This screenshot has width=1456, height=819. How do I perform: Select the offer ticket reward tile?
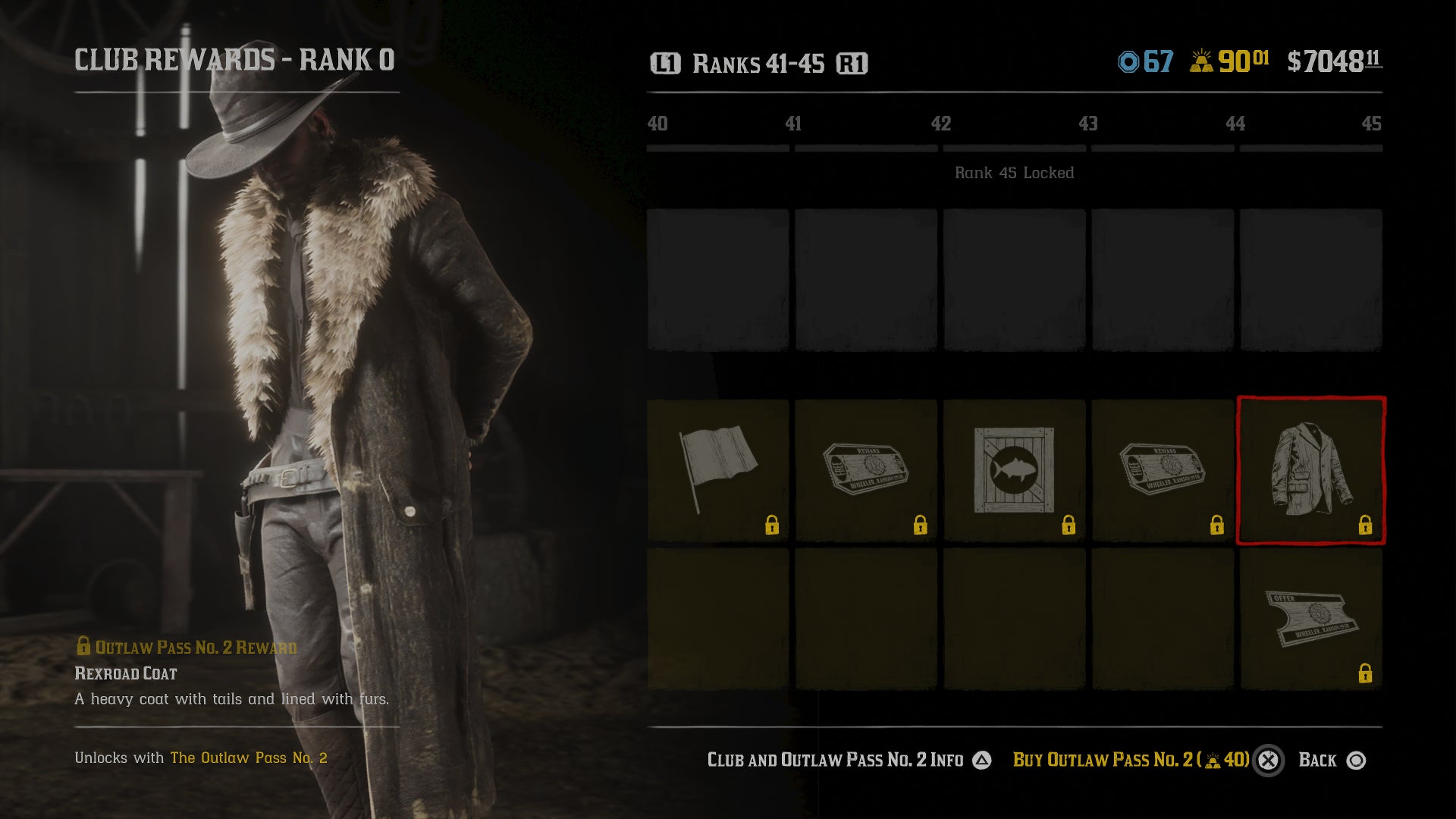click(1311, 619)
